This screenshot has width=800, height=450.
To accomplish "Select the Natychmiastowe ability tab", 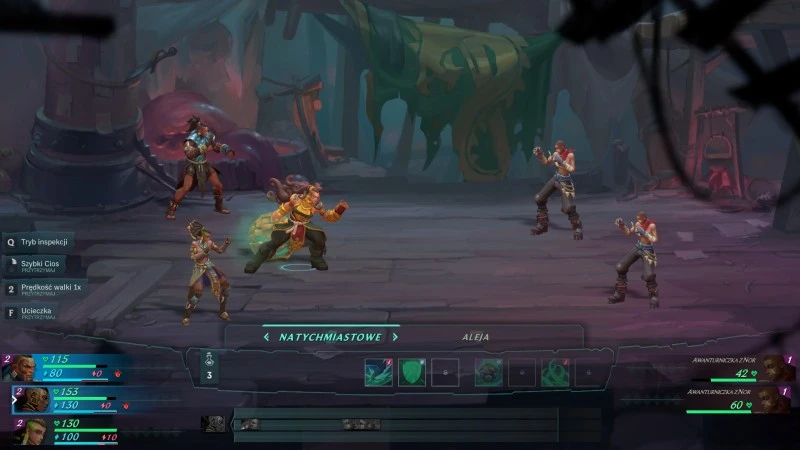I will [330, 337].
